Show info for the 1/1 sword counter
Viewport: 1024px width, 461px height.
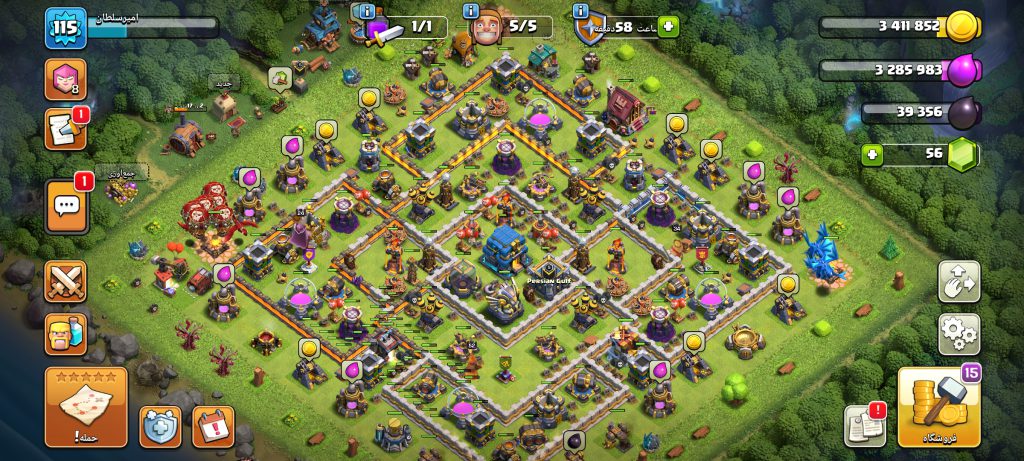[x=369, y=11]
